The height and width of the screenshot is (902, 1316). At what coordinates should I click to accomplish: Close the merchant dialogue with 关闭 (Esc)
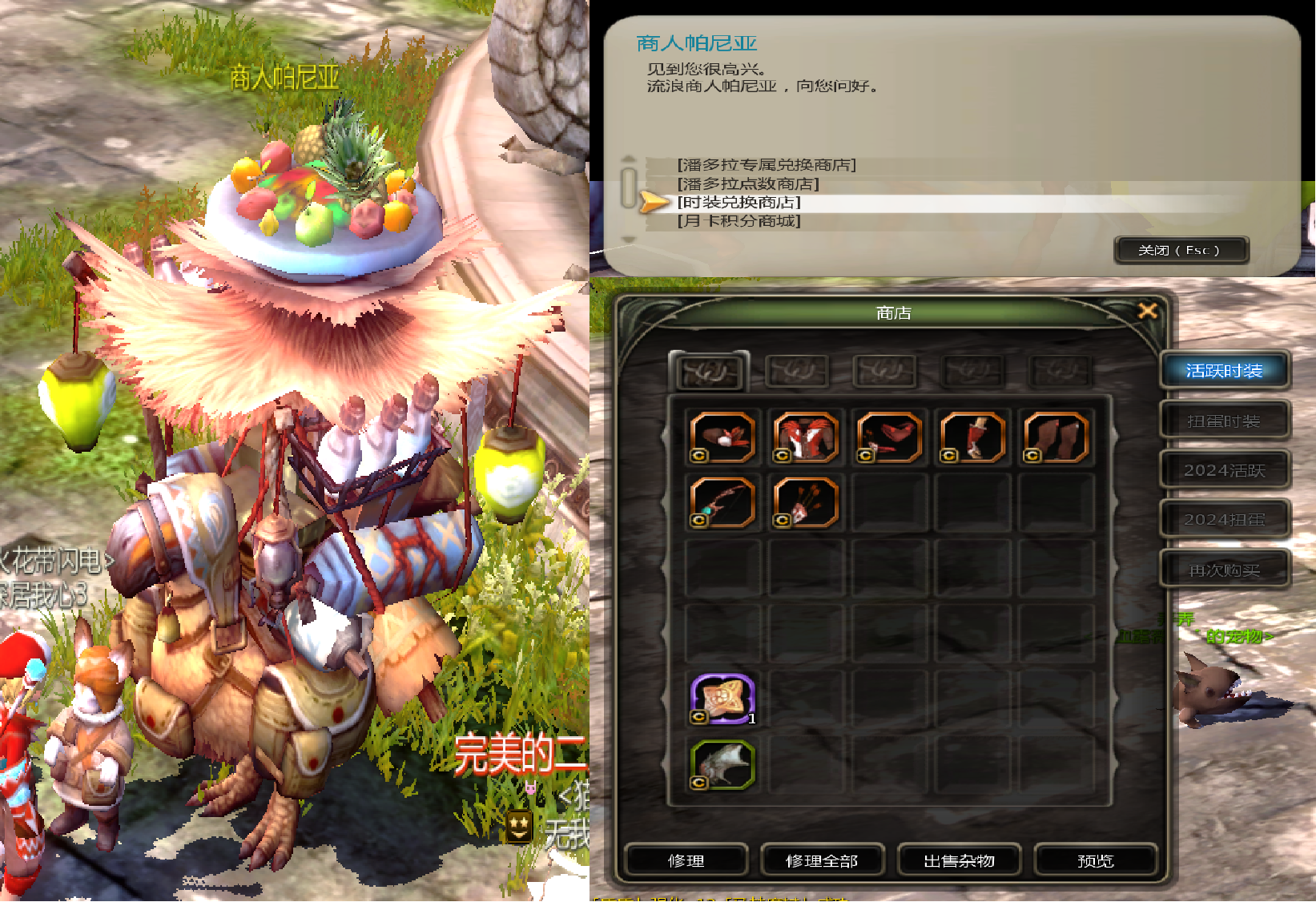[1180, 250]
